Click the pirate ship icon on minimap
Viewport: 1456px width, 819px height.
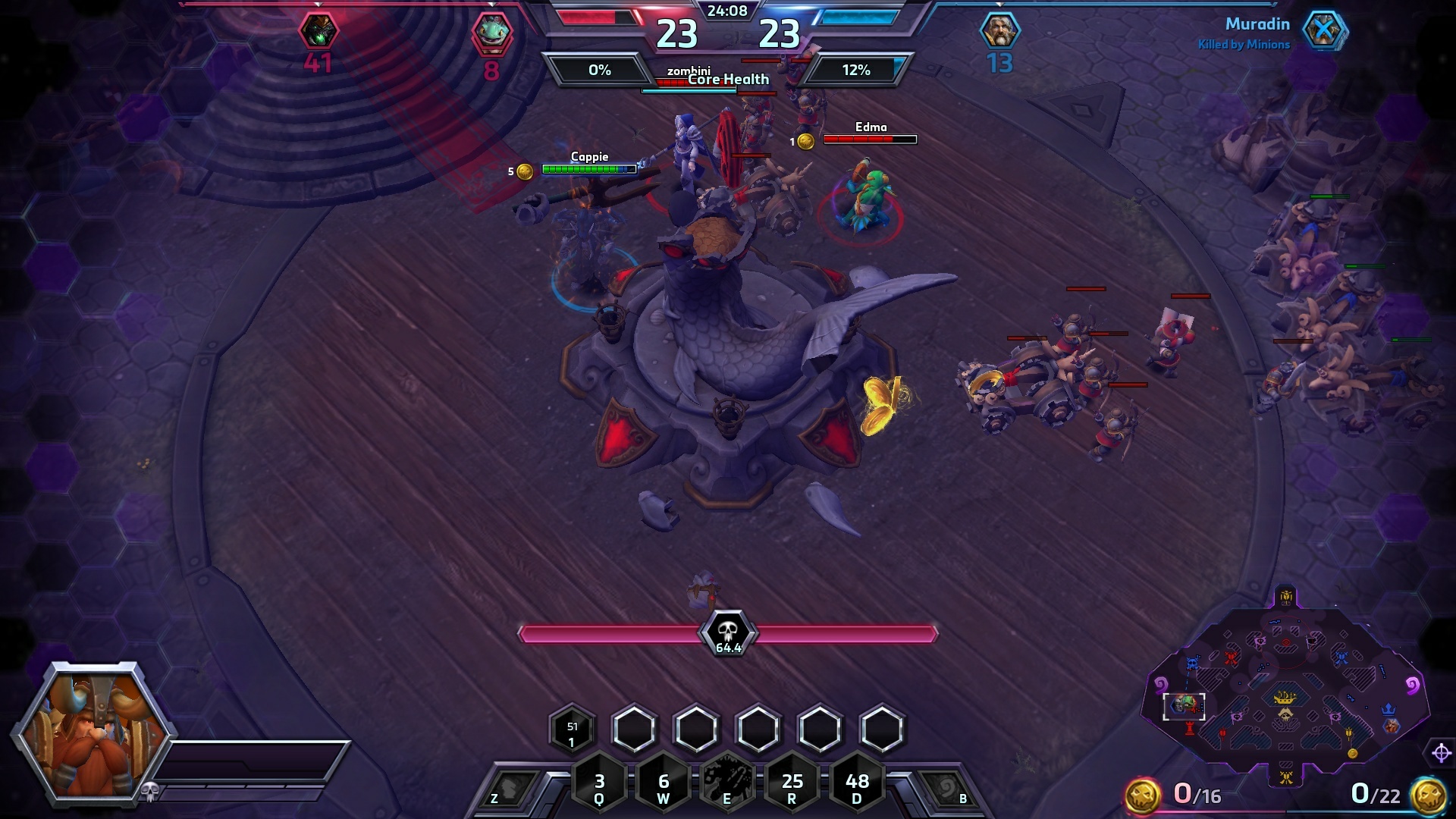[x=1285, y=698]
